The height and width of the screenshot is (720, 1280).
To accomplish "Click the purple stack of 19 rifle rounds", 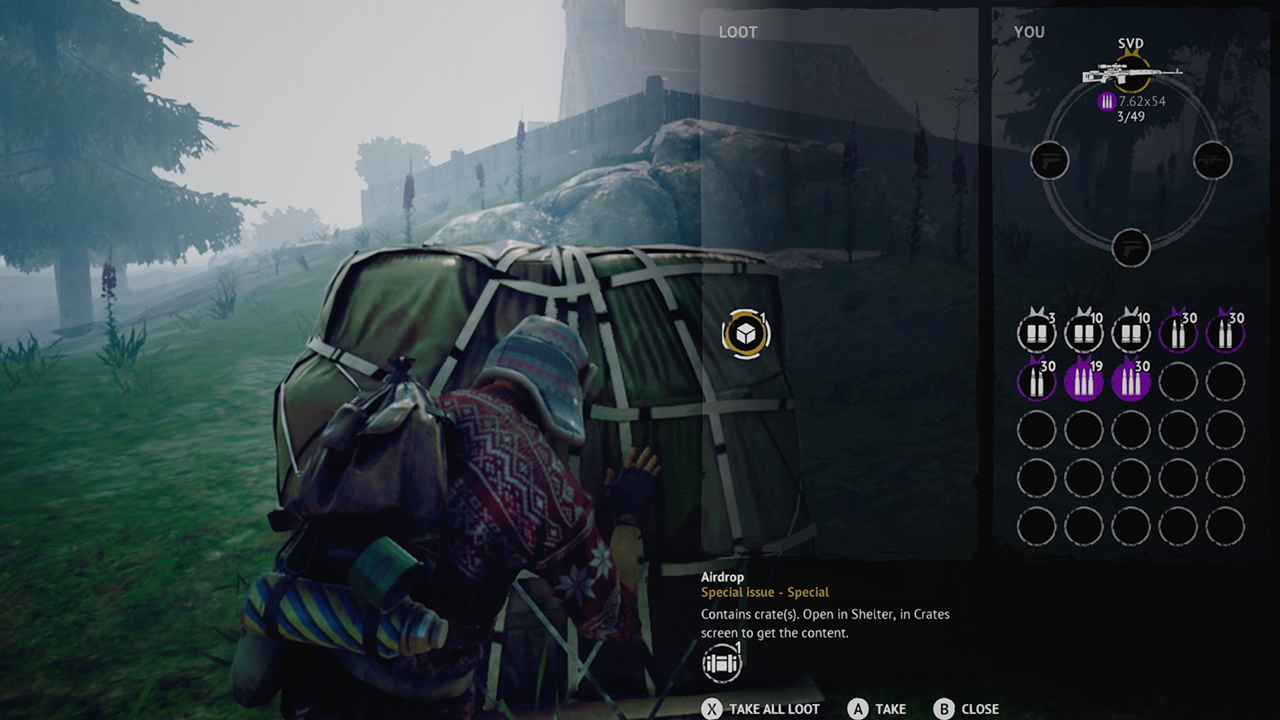I will (x=1084, y=380).
